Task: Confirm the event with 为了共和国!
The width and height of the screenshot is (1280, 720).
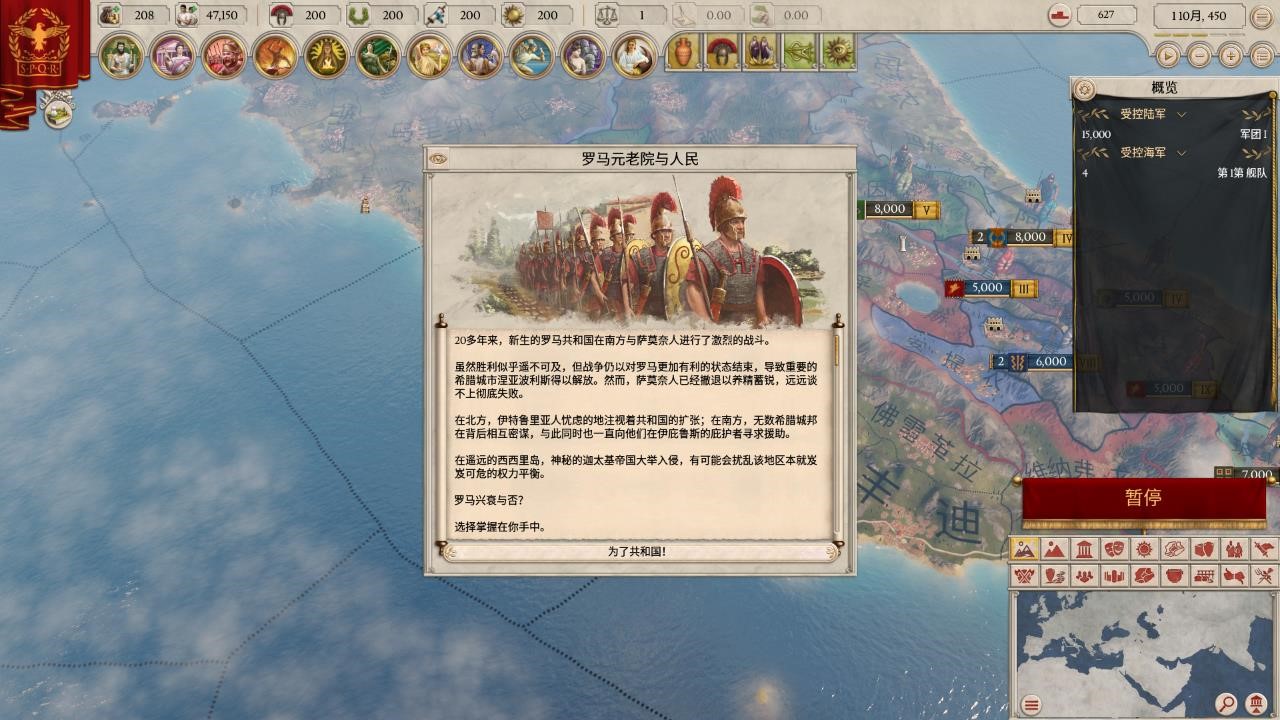Action: click(x=637, y=551)
